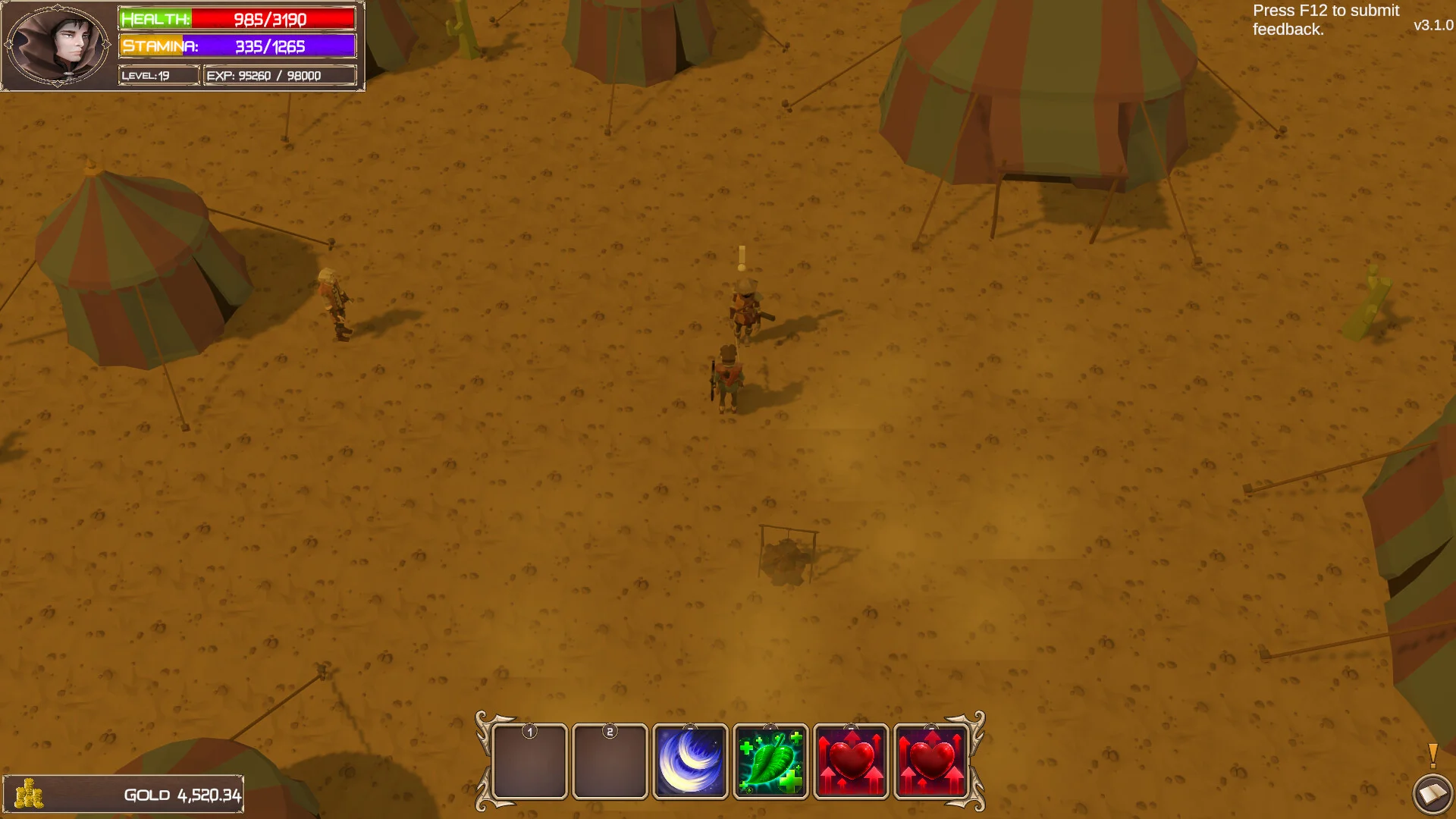Select the empty hotbar slot numbered 1
This screenshot has height=819, width=1456.
click(529, 761)
